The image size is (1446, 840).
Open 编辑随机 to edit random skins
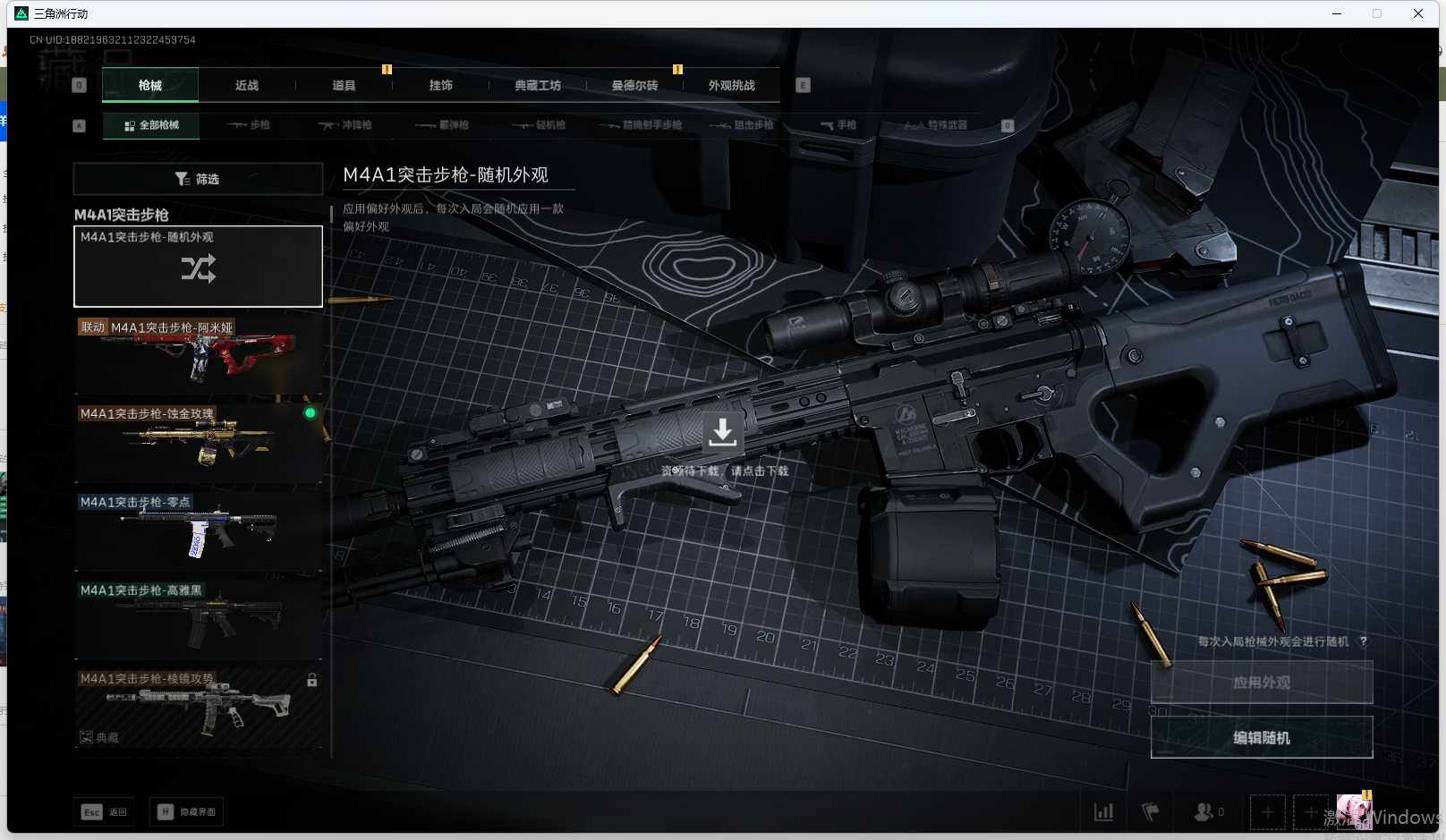pos(1261,737)
